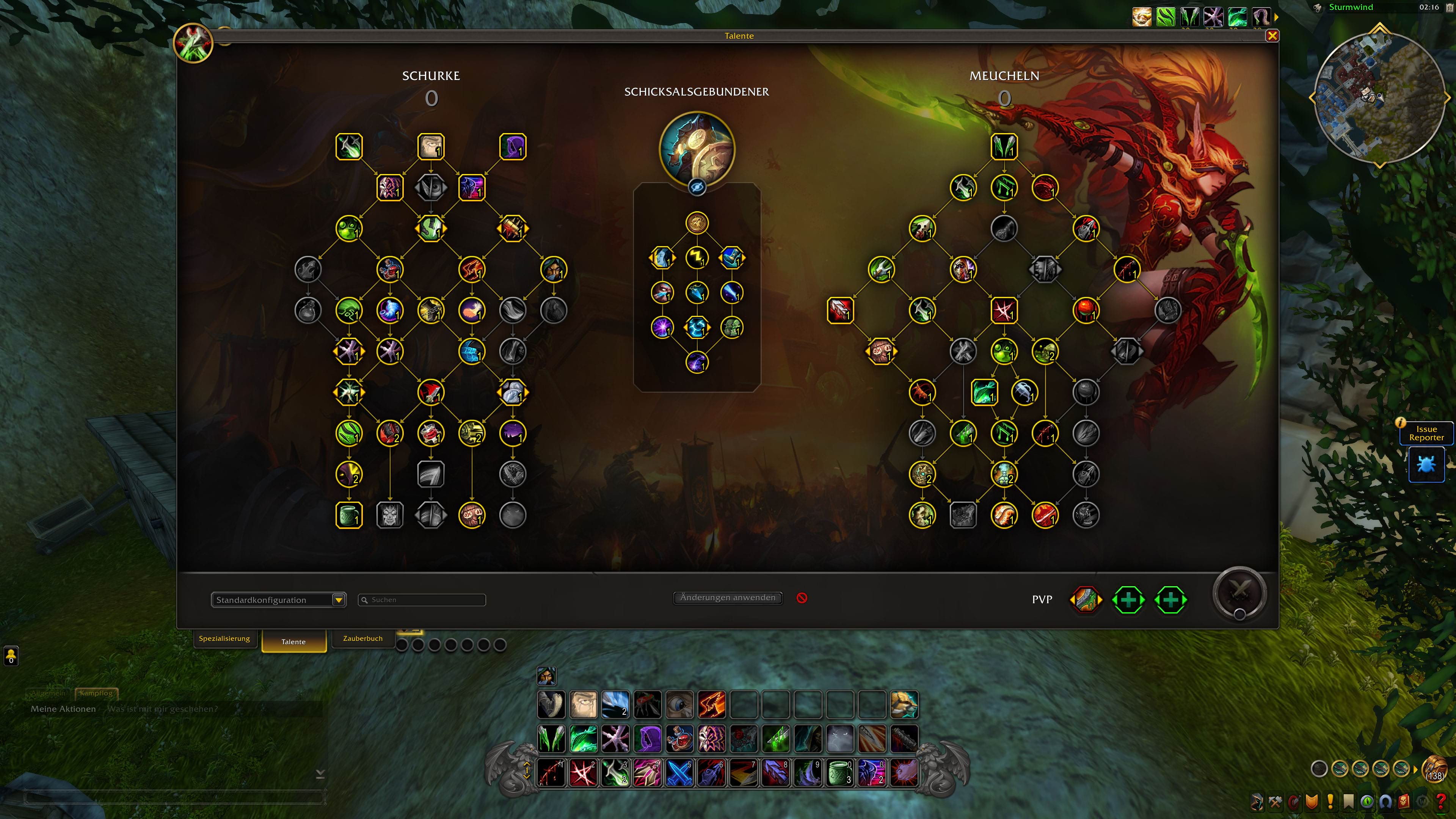Click the round crossed-daggers button beside PVP talents
Screen dimensions: 1456x819
click(1239, 593)
